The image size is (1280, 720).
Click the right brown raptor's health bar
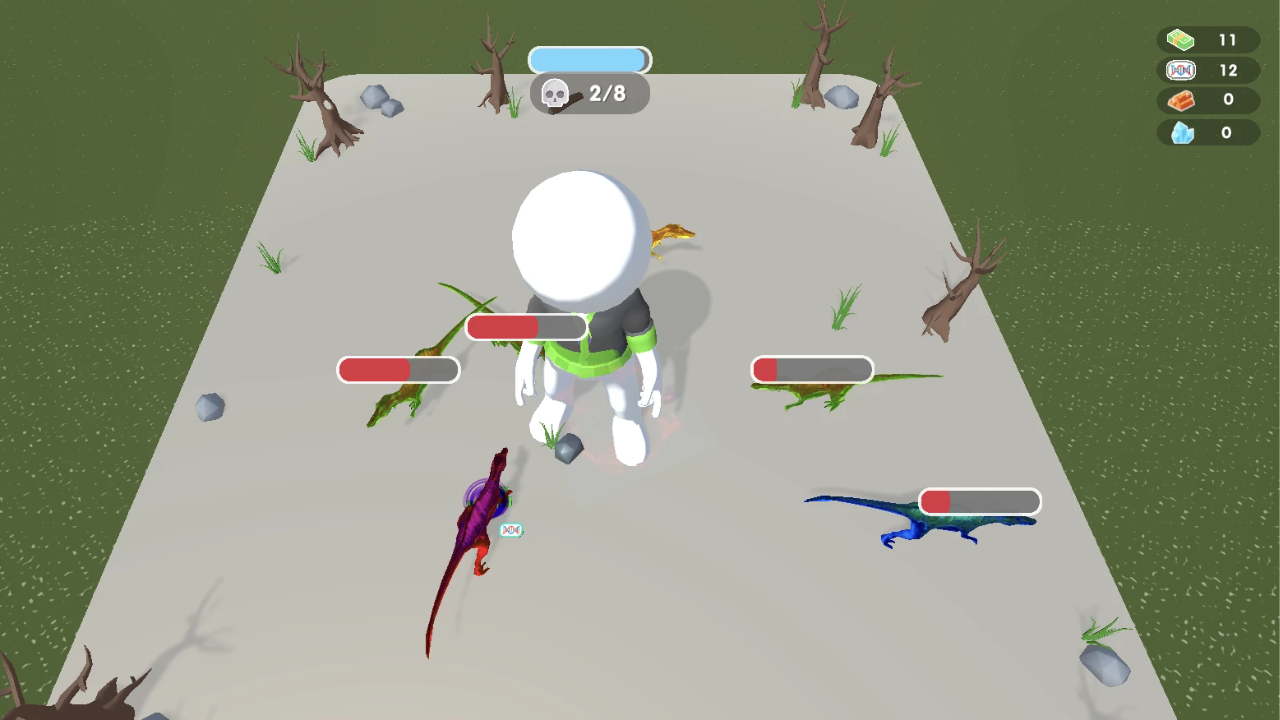811,370
